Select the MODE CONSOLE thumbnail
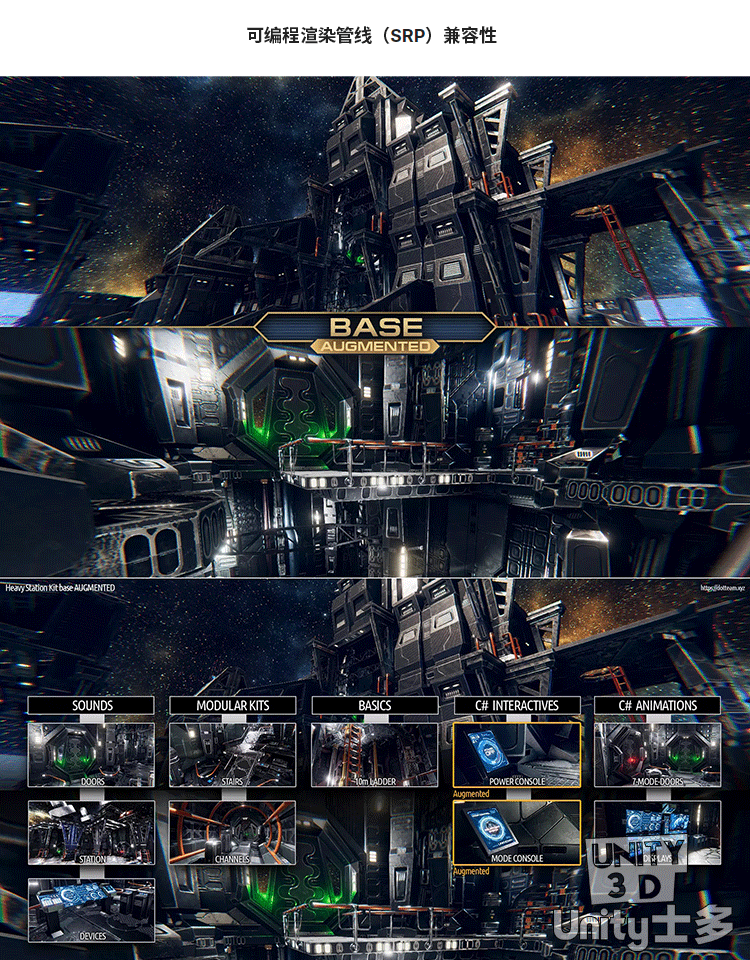This screenshot has height=960, width=750. 517,832
